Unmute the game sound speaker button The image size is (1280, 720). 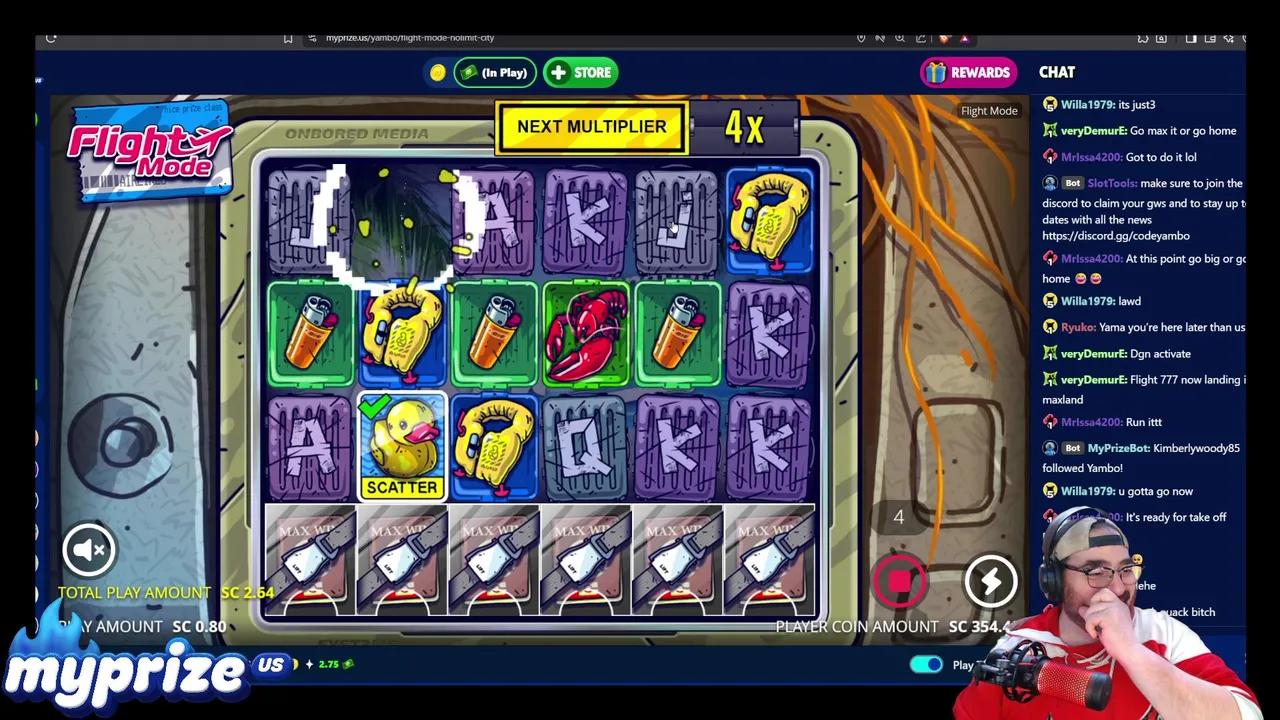[x=89, y=549]
